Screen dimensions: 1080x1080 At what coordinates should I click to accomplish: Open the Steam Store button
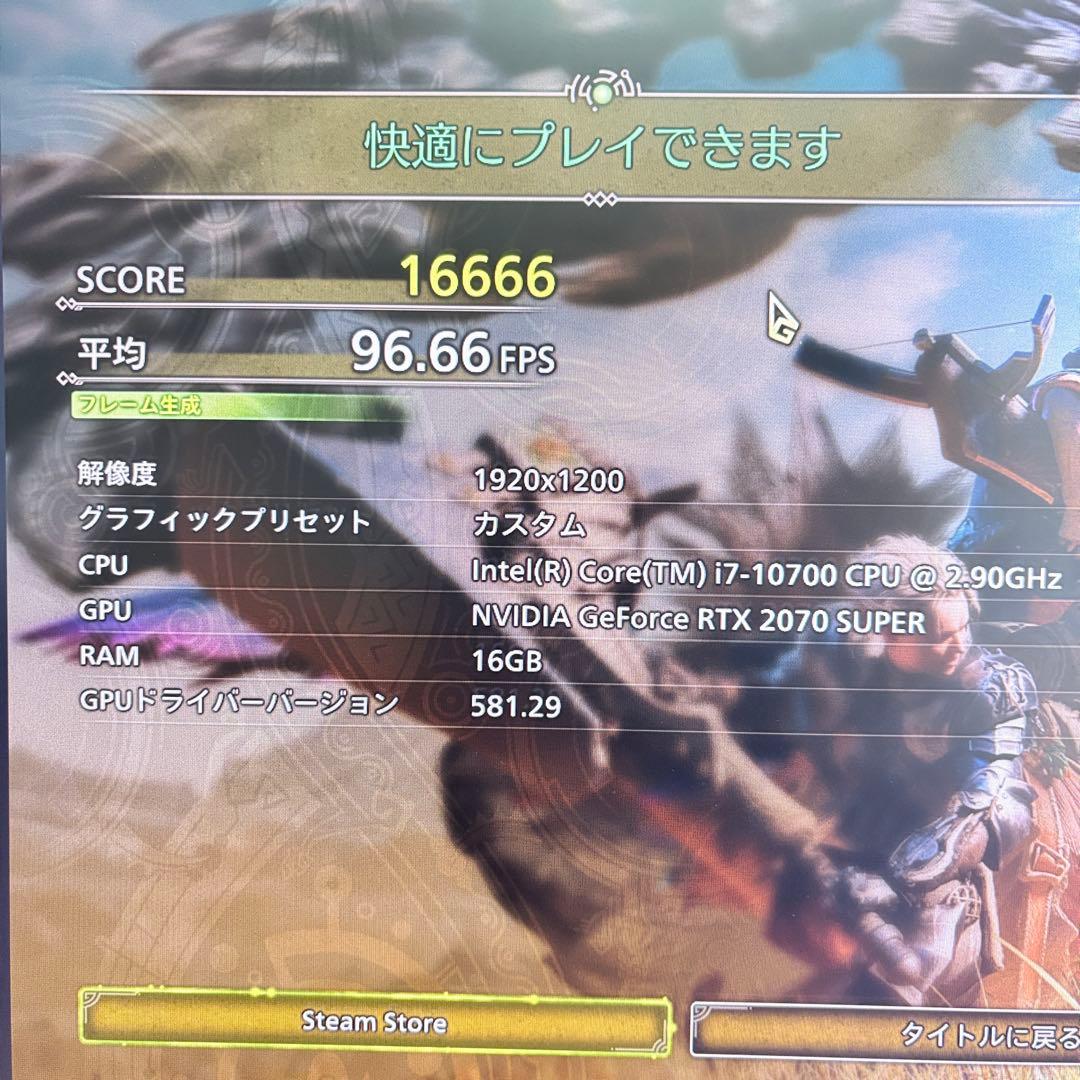[x=375, y=1022]
